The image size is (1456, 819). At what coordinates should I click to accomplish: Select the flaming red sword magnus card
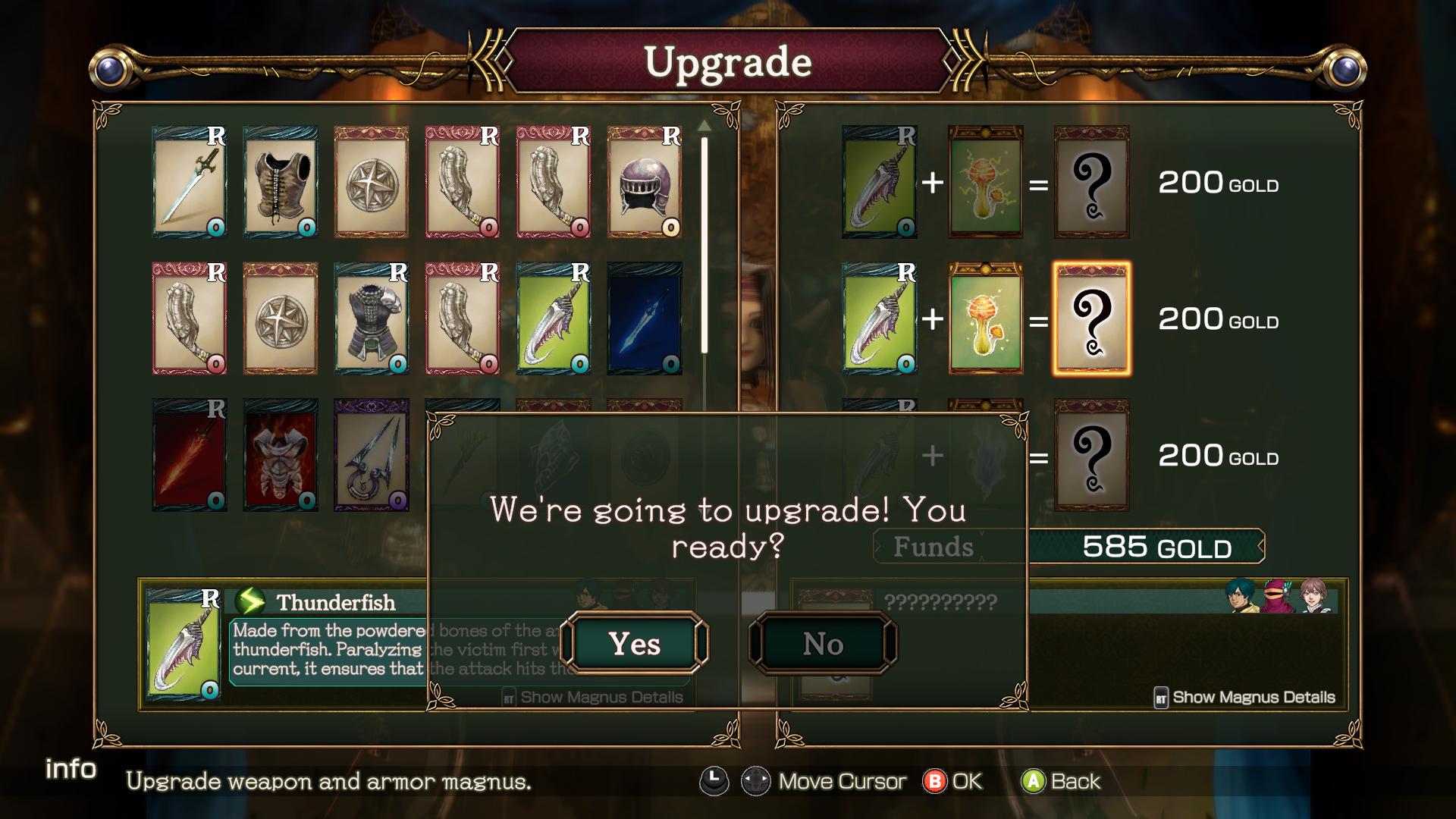[x=190, y=455]
